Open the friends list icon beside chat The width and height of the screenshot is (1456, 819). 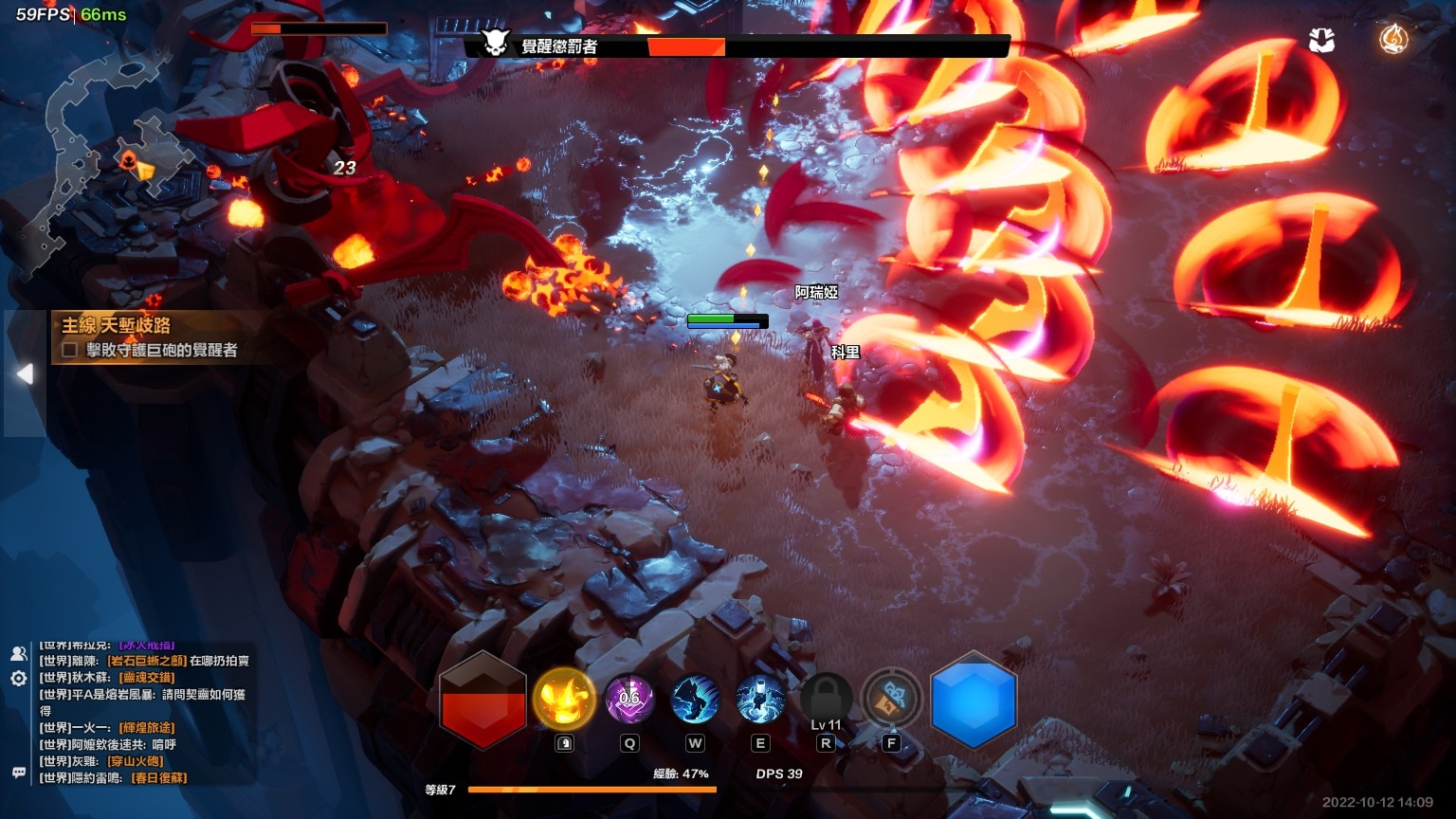18,653
